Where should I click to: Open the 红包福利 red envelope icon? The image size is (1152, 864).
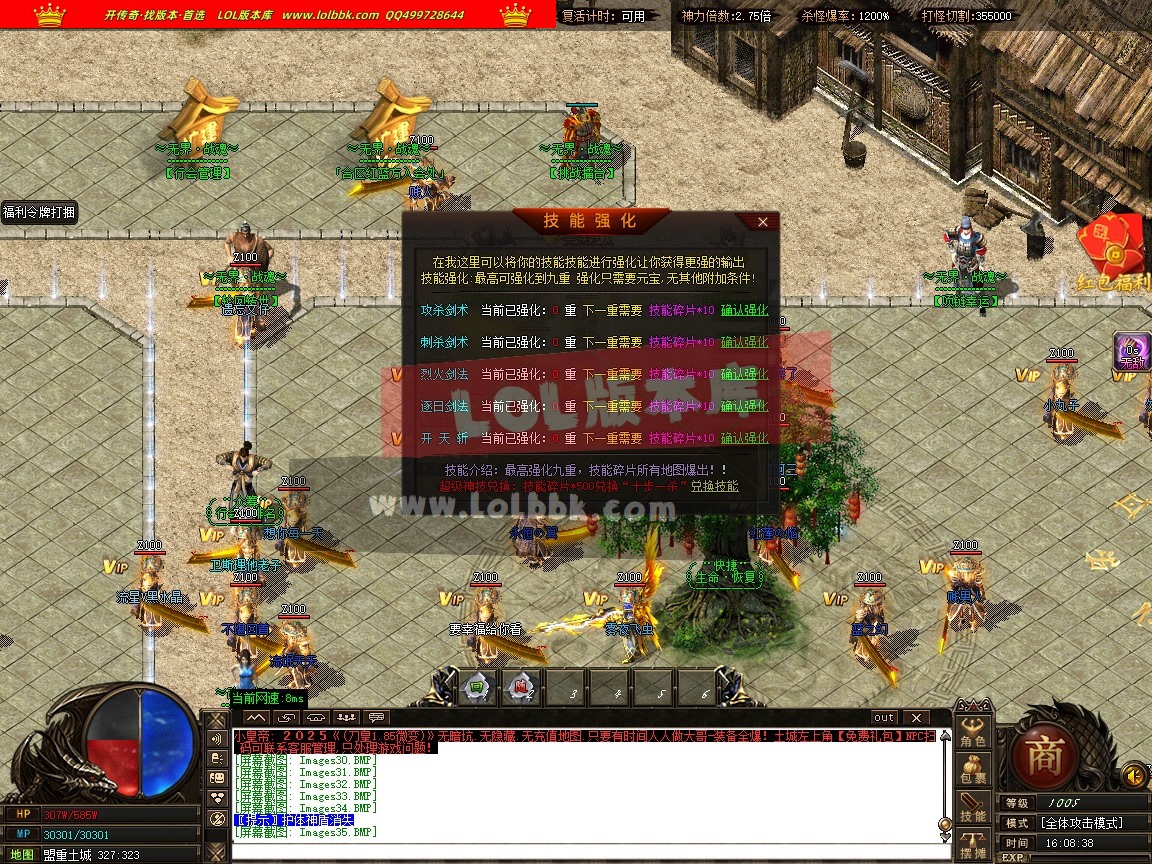1114,250
